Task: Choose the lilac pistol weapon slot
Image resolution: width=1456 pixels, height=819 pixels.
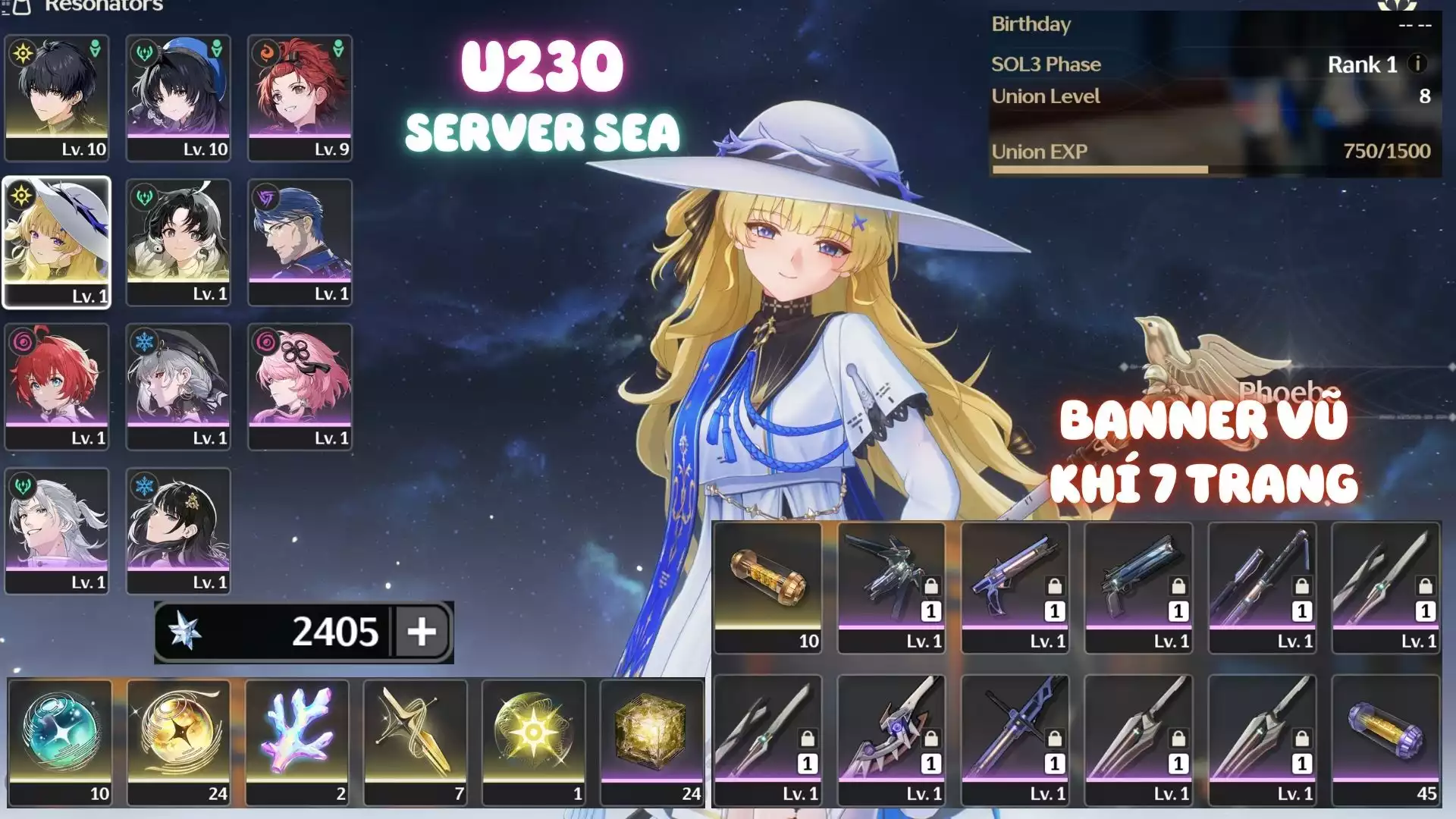Action: tap(1015, 587)
